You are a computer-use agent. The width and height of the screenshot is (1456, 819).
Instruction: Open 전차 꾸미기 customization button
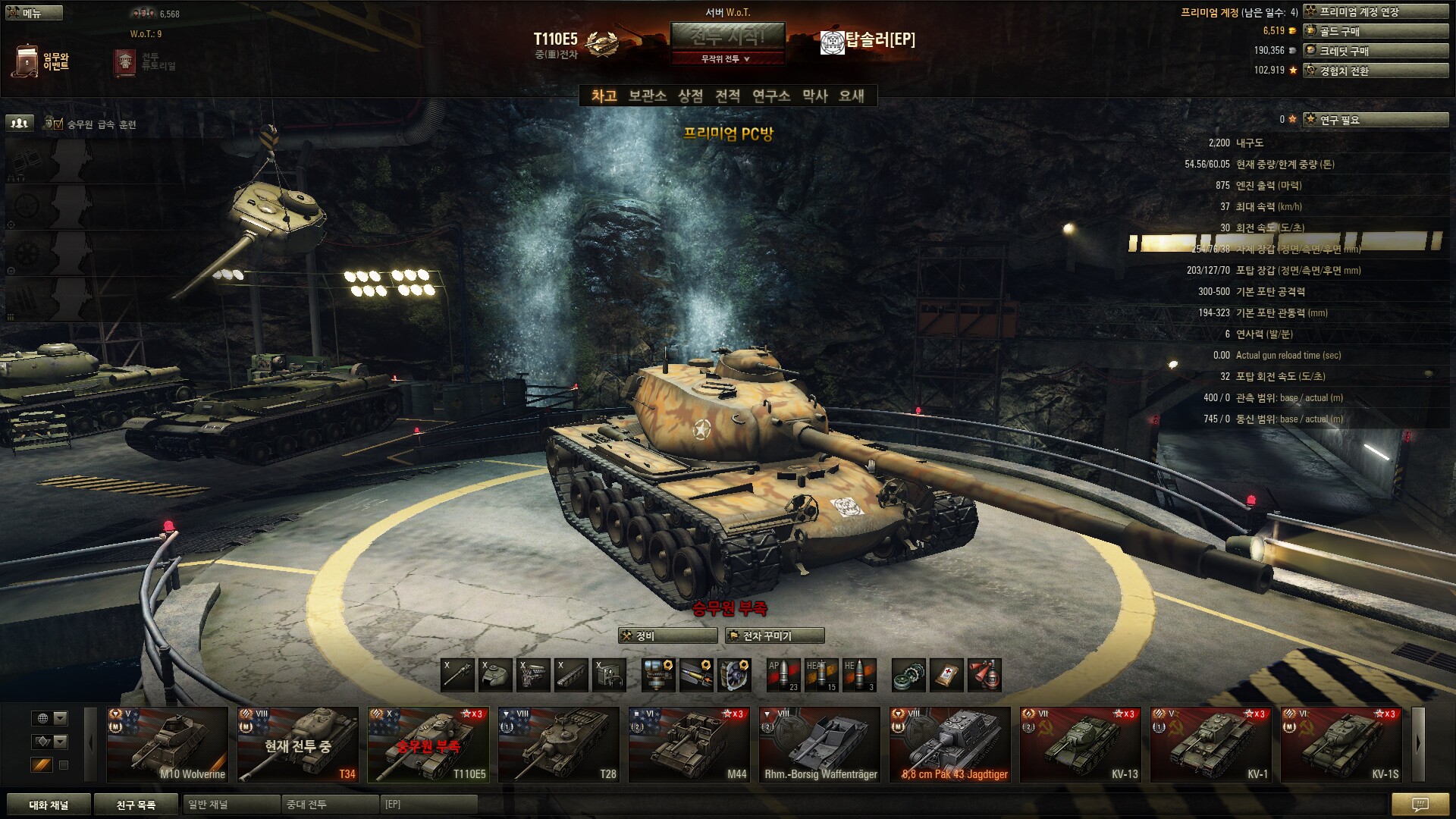(774, 635)
